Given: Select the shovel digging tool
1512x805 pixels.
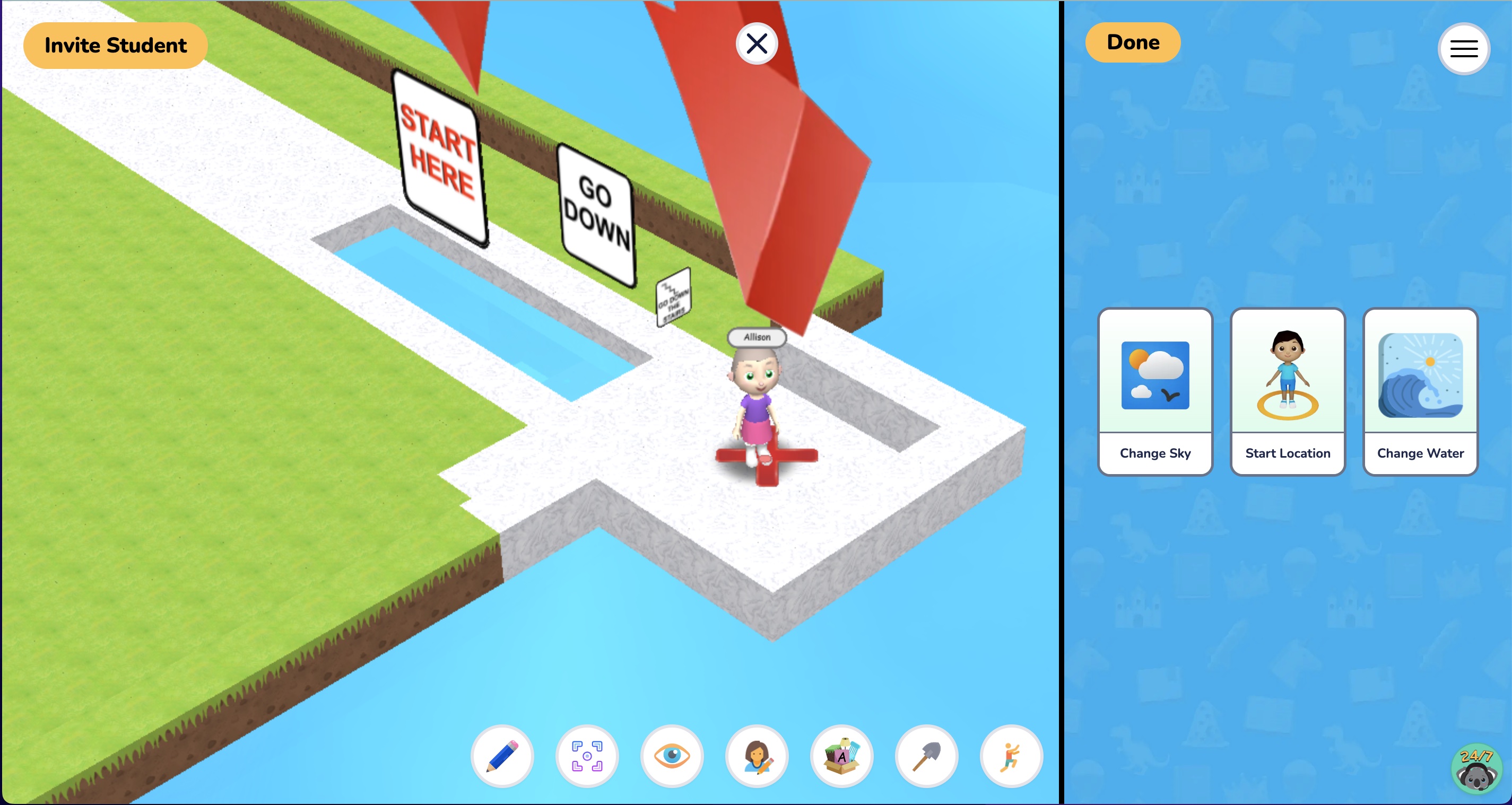Looking at the screenshot, I should tap(926, 756).
